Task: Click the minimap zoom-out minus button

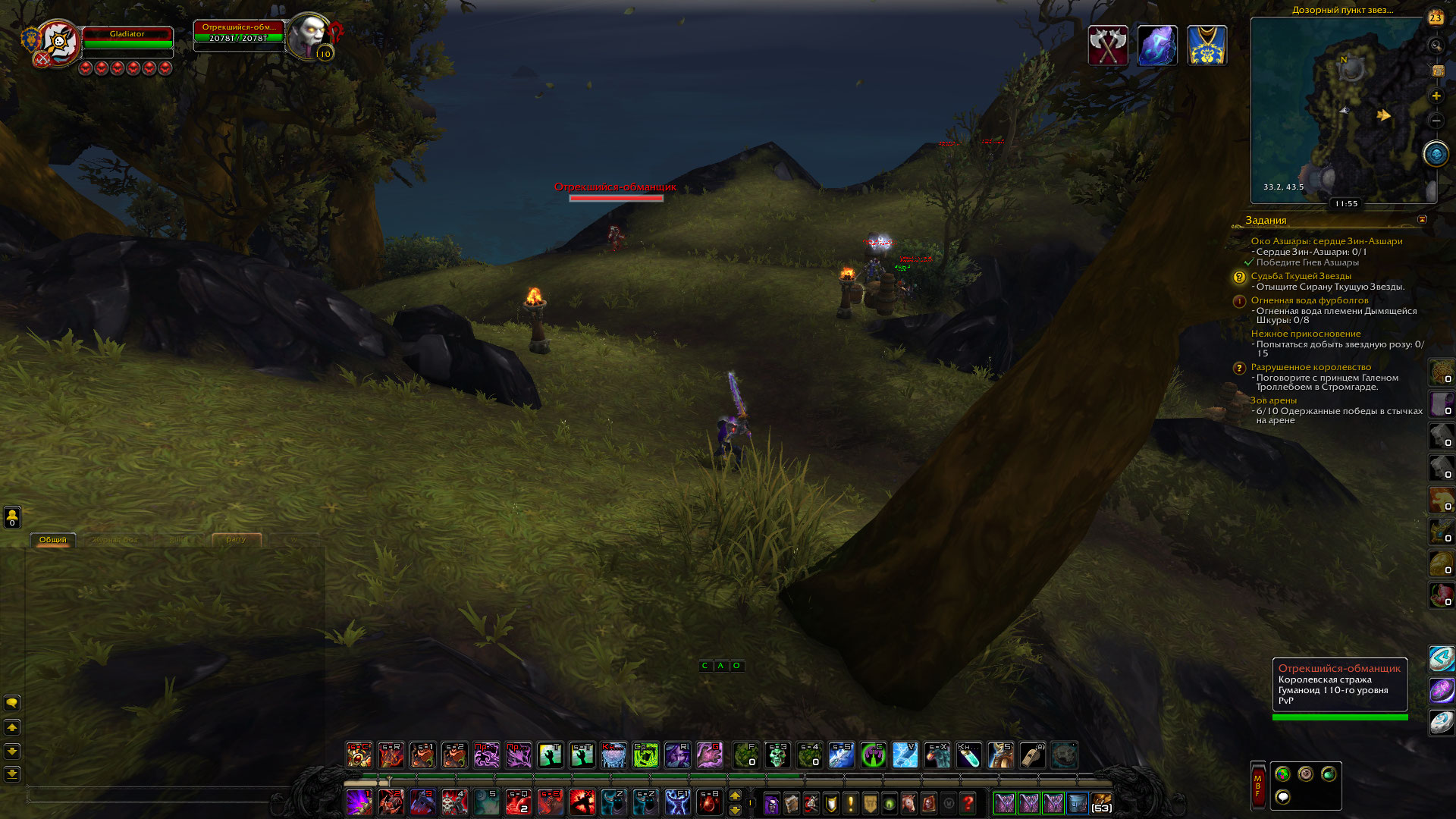Action: tap(1436, 121)
